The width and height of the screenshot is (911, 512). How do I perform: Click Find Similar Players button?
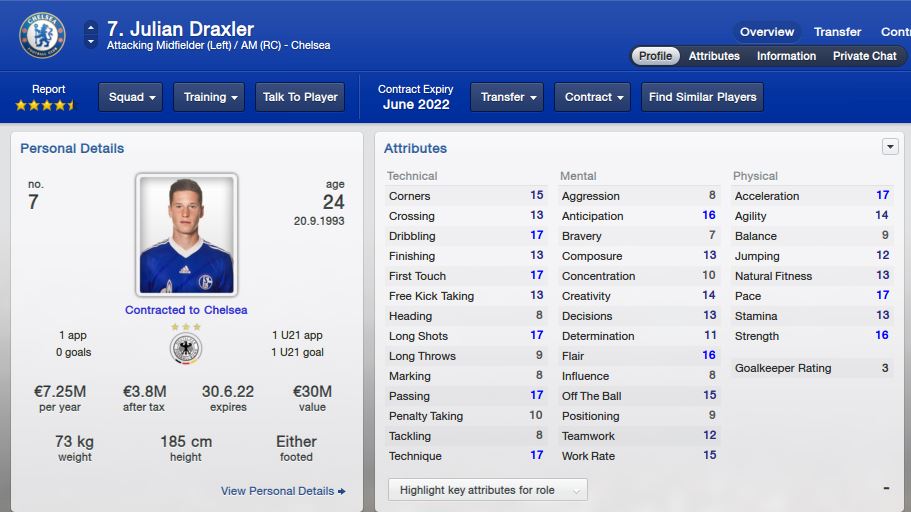click(x=702, y=97)
